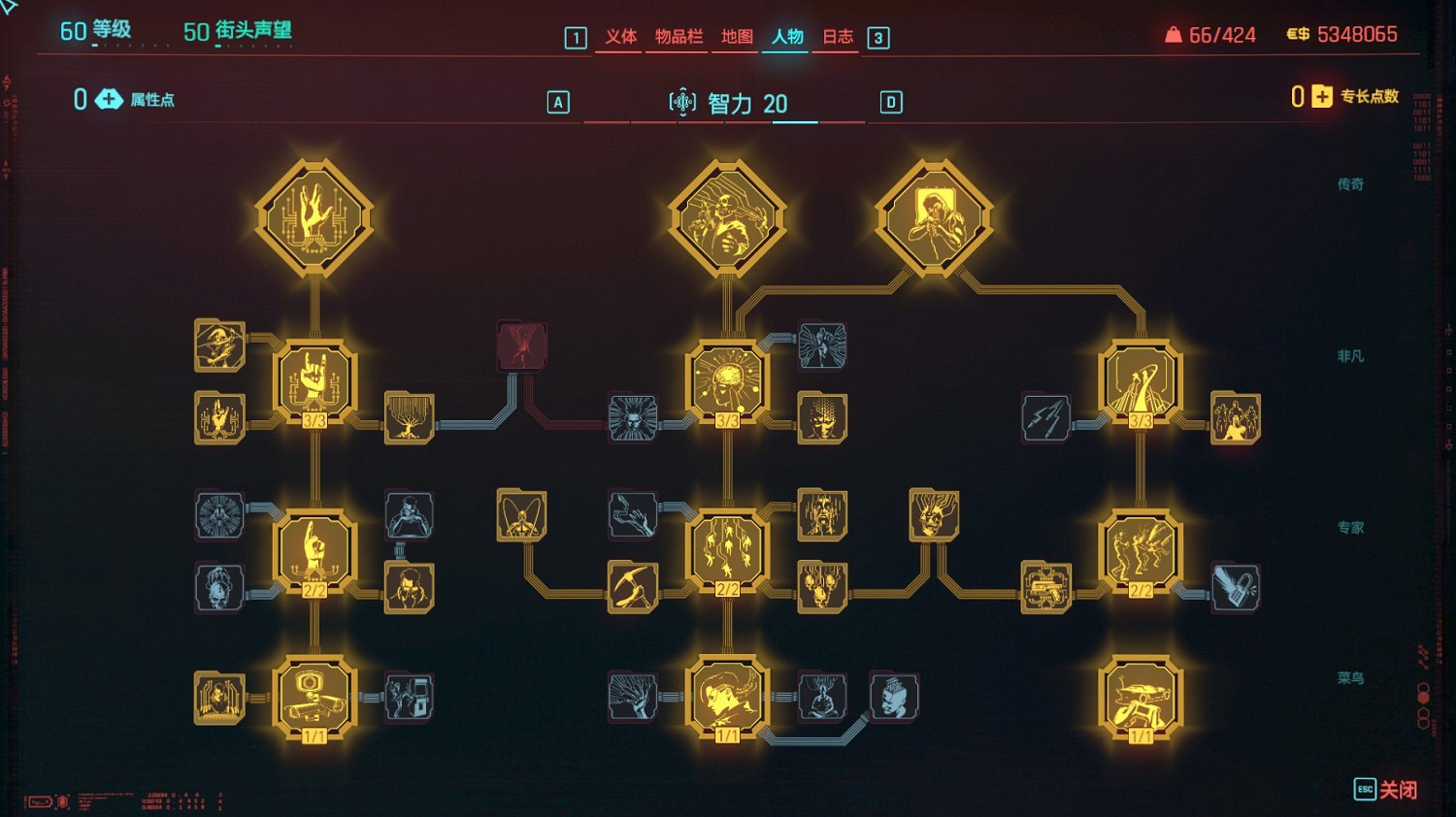Image resolution: width=1456 pixels, height=817 pixels.
Task: Click the A arrow to view the previous attribute
Action: pos(556,101)
